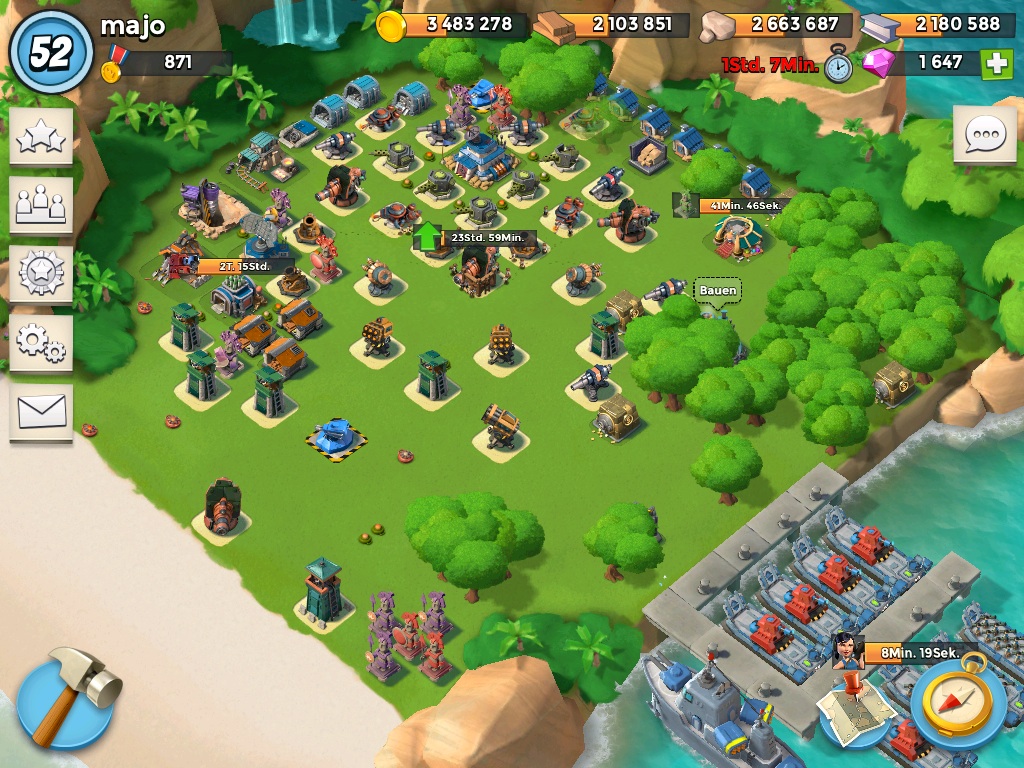The height and width of the screenshot is (768, 1024).
Task: Open the task force people panel
Action: click(x=41, y=204)
